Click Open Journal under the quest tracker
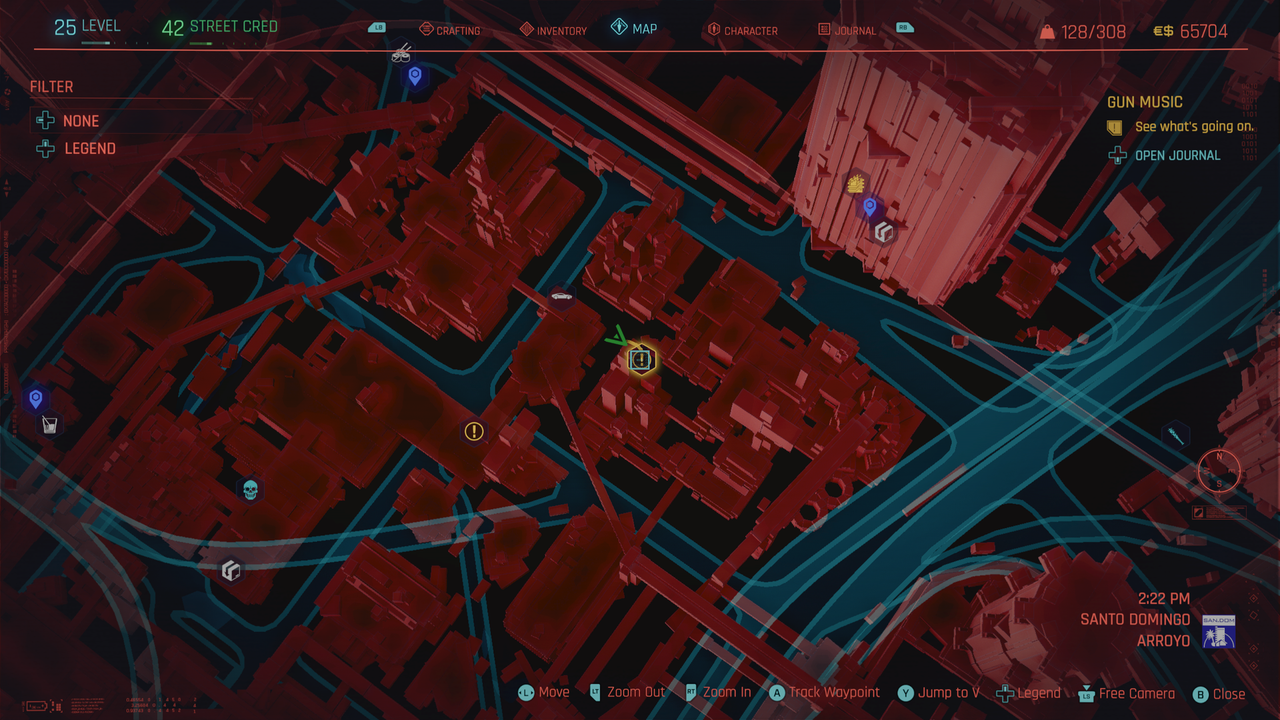The image size is (1280, 720). pos(1177,155)
